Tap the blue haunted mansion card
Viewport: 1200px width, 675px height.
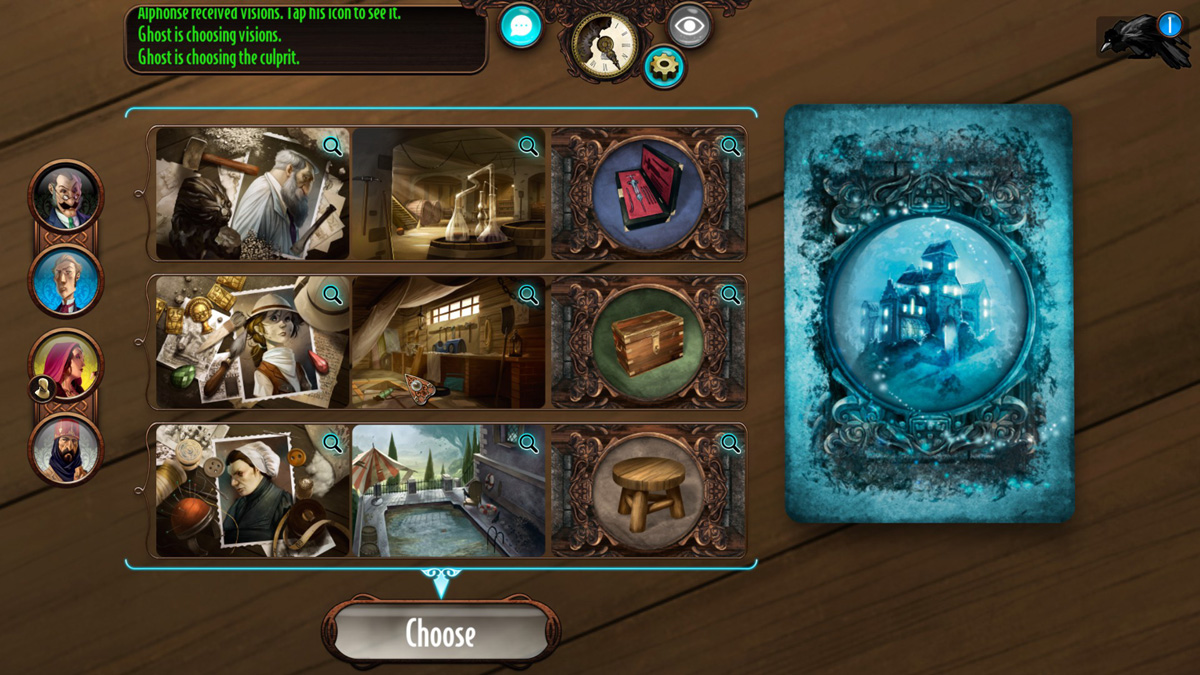click(928, 313)
